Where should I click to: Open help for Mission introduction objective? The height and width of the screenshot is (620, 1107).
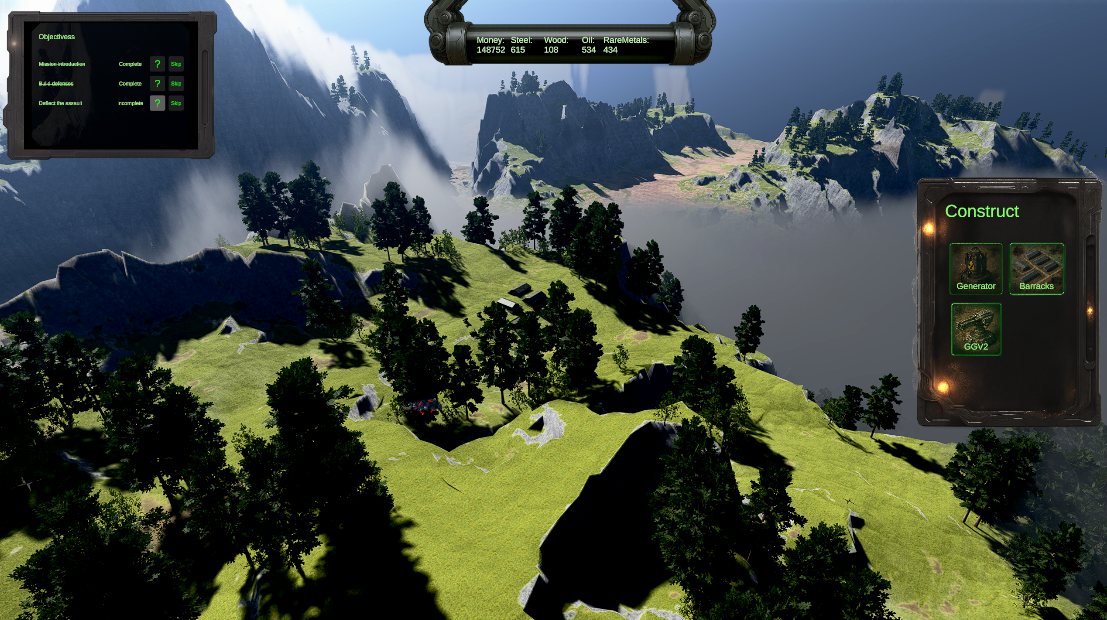157,64
